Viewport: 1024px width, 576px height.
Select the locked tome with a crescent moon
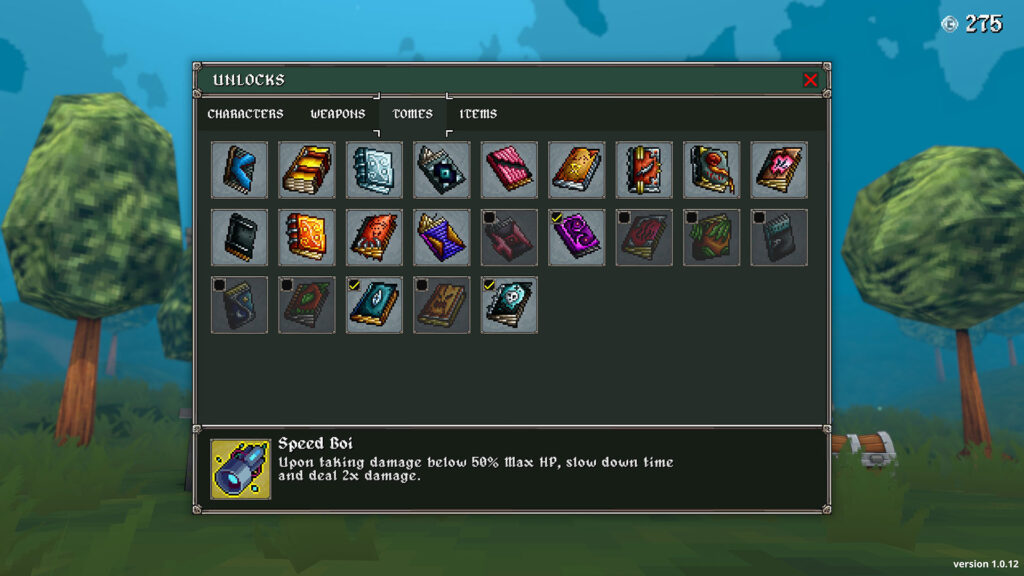tap(240, 305)
